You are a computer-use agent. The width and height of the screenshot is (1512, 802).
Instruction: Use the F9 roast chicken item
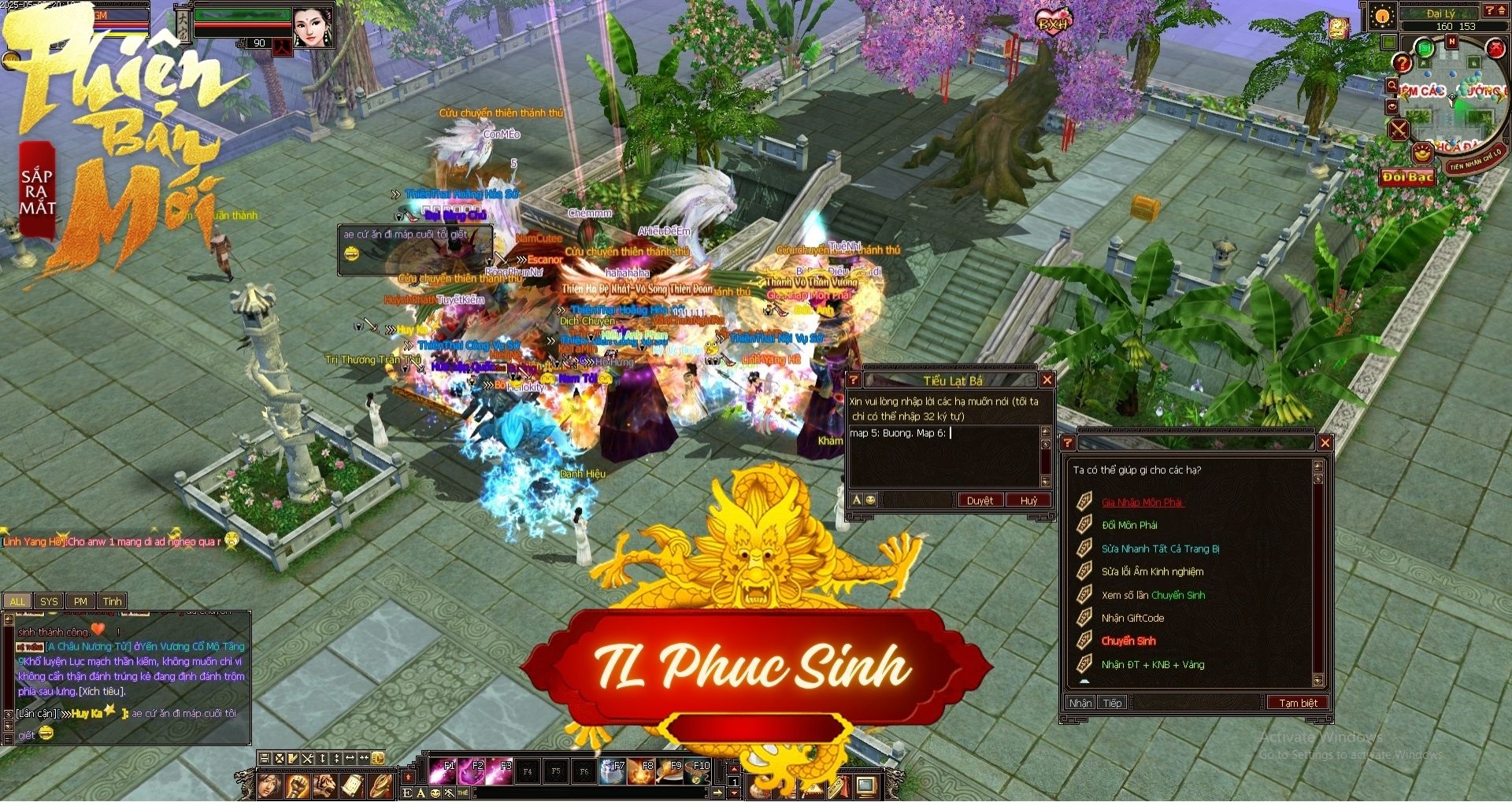(x=669, y=772)
